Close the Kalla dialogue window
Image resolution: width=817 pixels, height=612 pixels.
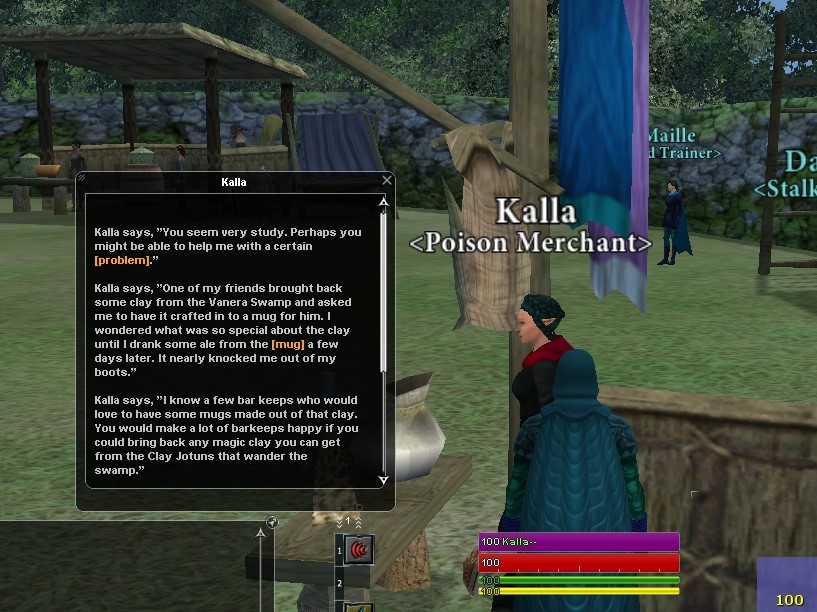point(387,181)
